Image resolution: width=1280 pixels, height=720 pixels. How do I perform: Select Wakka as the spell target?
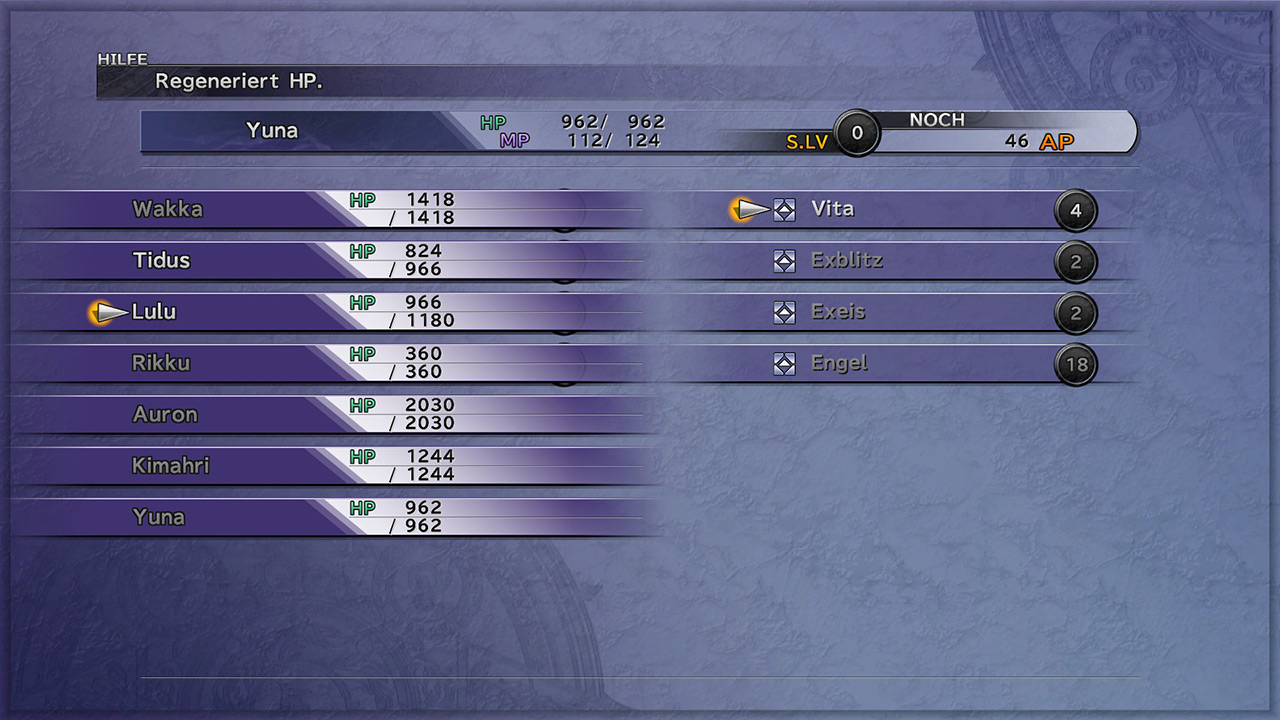[x=168, y=209]
